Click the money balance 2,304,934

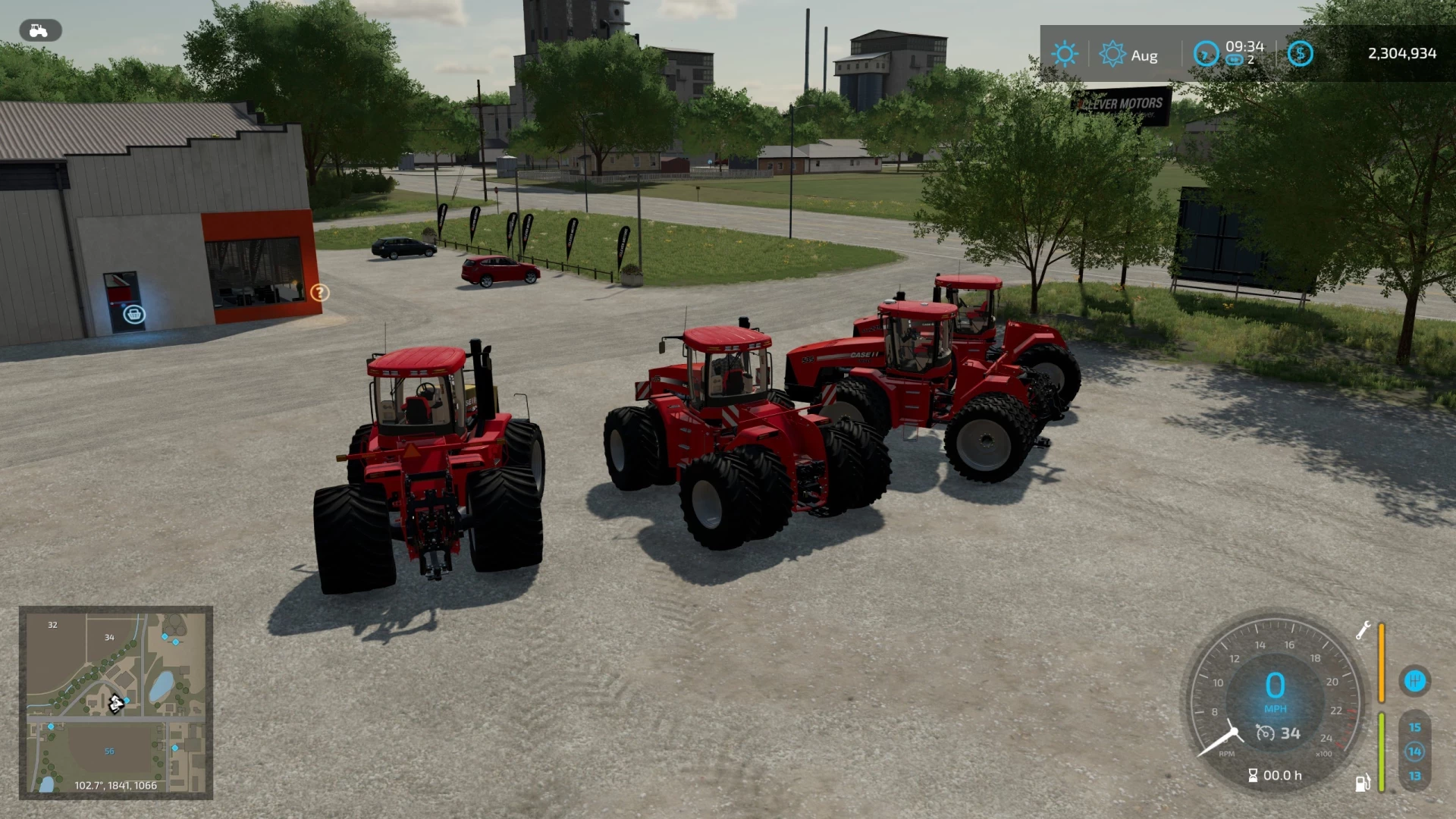pos(1401,53)
